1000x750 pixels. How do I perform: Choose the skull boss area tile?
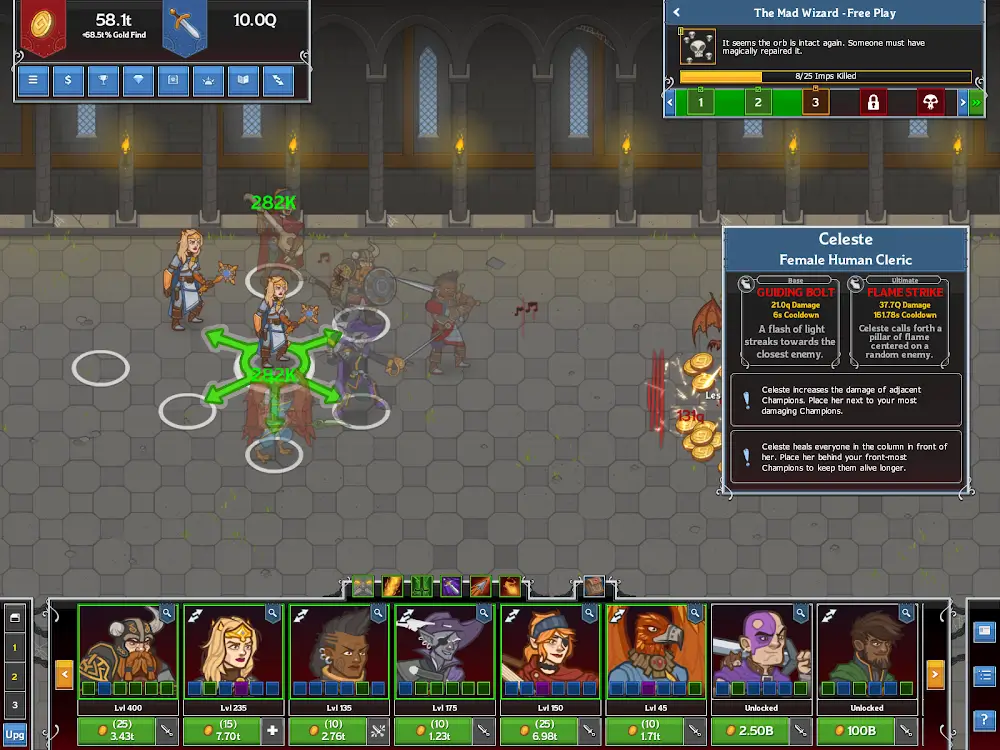pyautogui.click(x=930, y=101)
